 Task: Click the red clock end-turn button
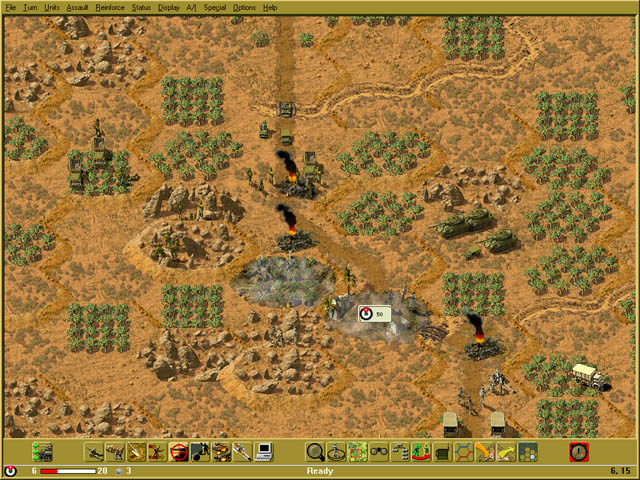tap(579, 452)
